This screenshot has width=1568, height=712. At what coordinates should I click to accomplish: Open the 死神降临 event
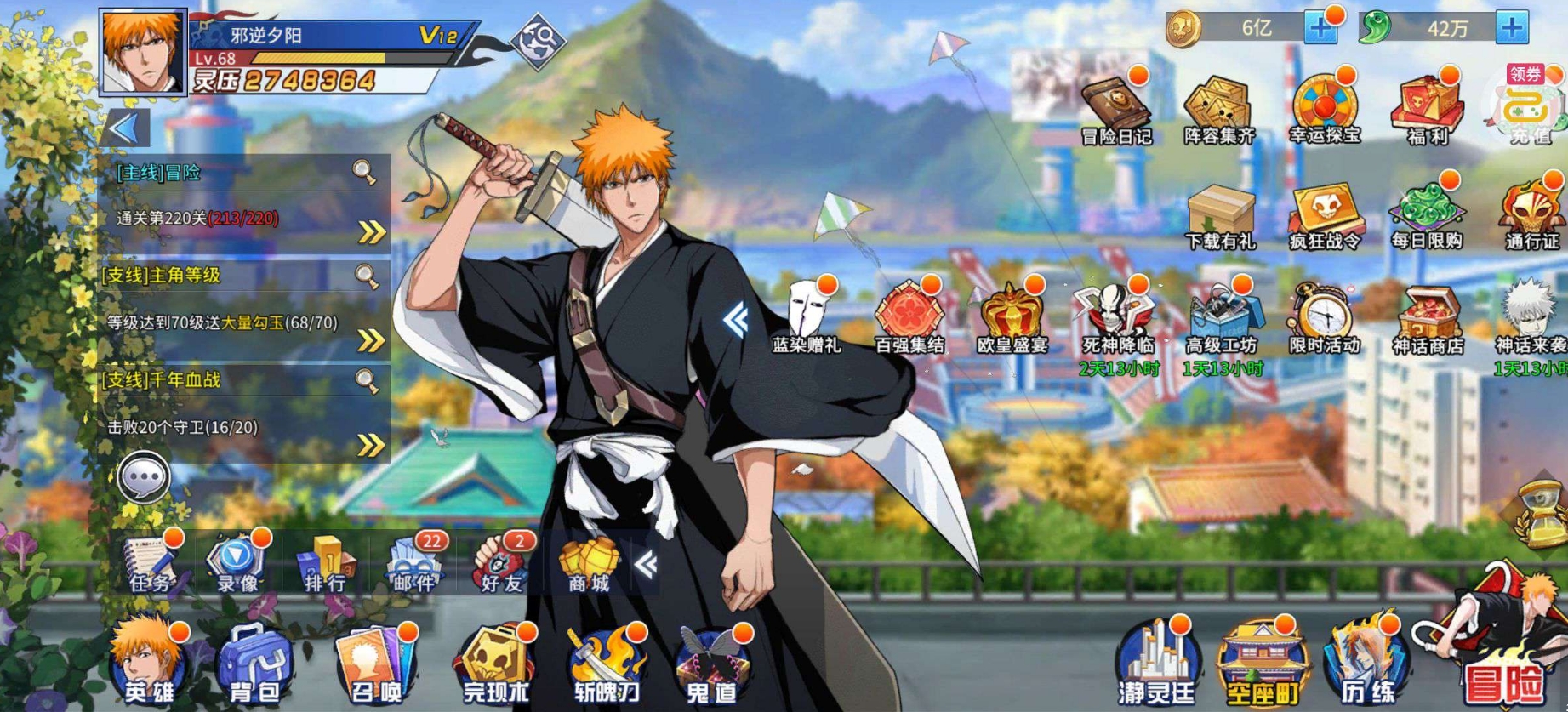click(1117, 319)
